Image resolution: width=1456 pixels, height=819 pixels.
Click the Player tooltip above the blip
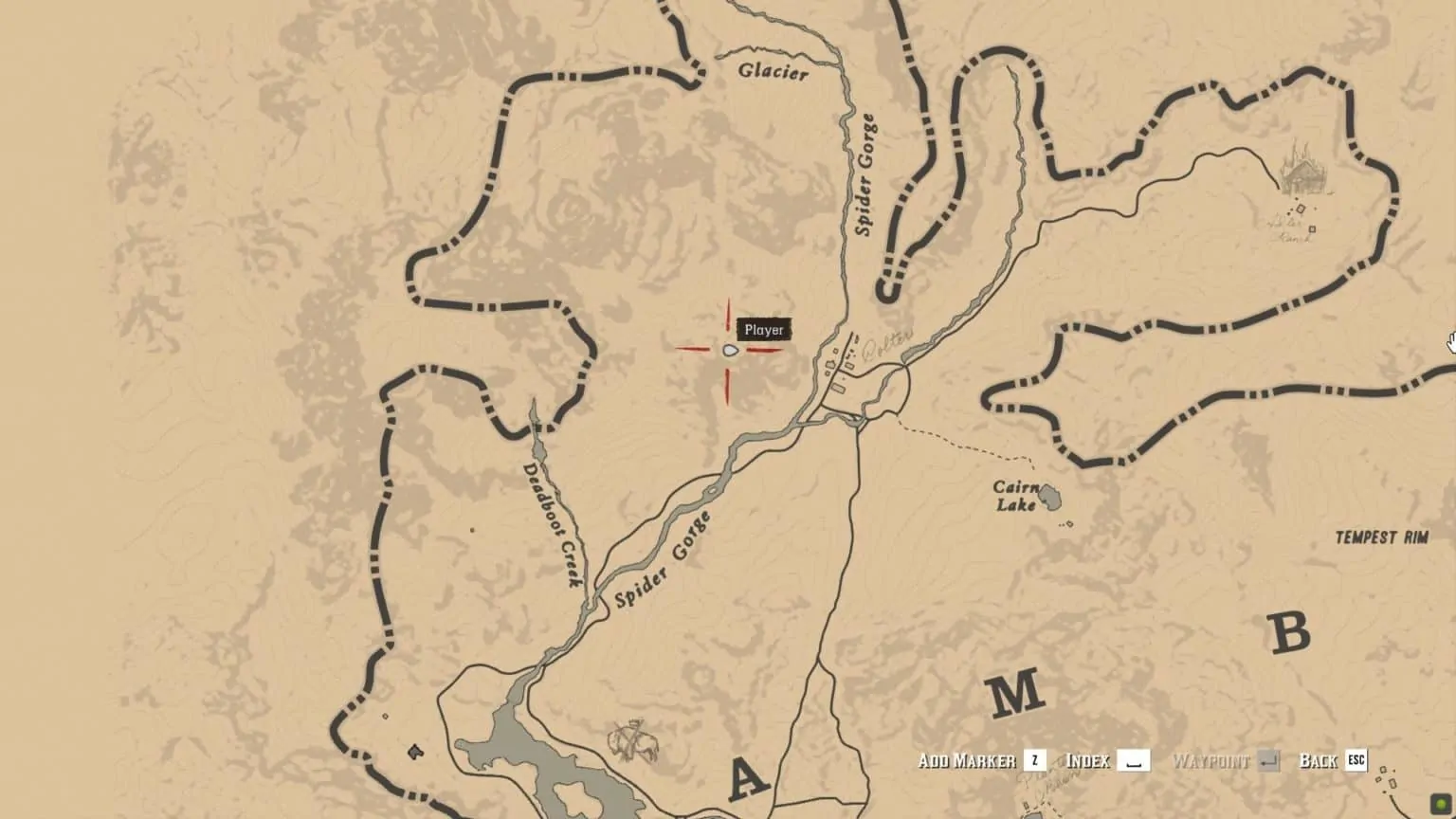pyautogui.click(x=764, y=330)
